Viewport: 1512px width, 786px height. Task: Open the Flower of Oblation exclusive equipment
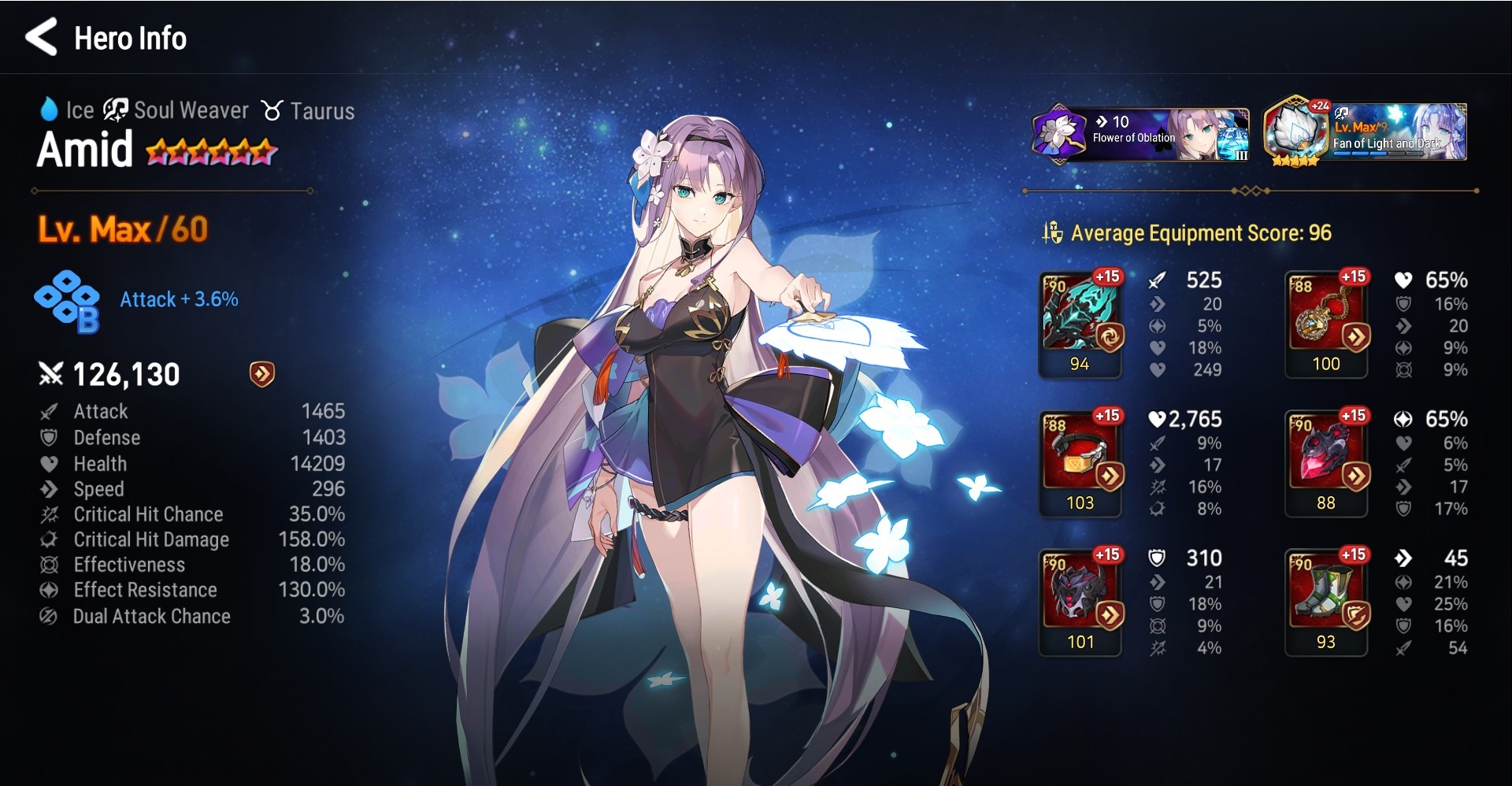click(1140, 134)
